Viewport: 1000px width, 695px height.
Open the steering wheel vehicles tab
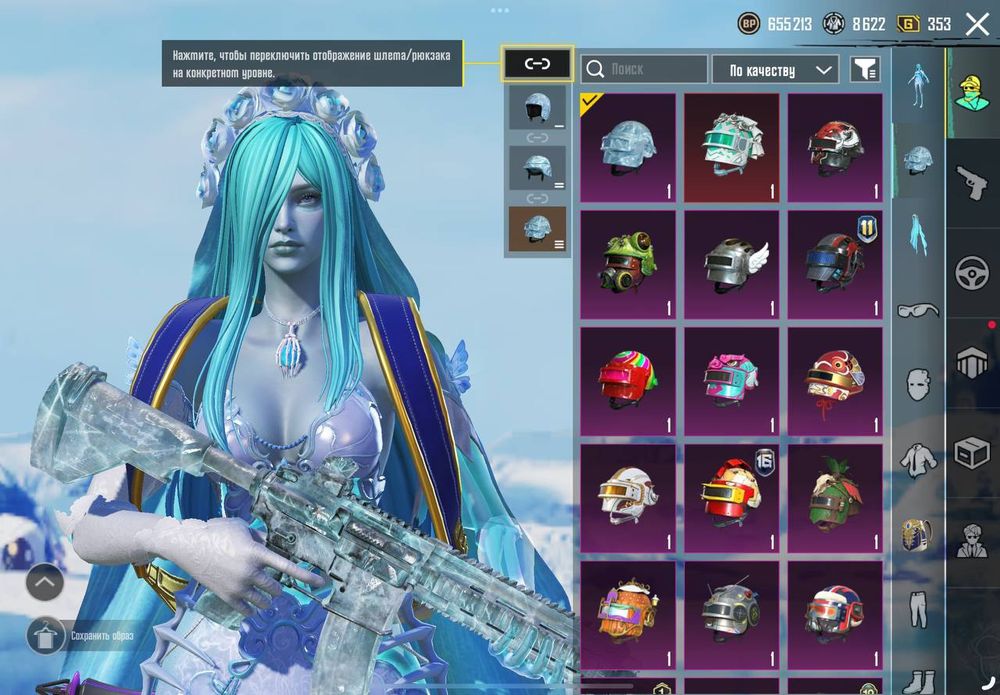pos(972,272)
